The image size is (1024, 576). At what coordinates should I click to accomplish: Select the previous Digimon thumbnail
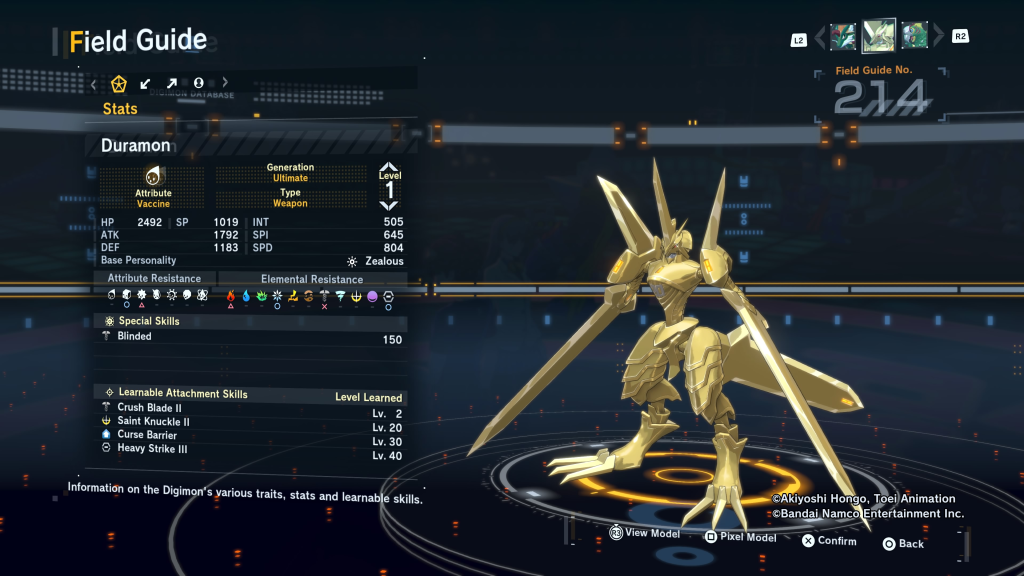click(843, 37)
